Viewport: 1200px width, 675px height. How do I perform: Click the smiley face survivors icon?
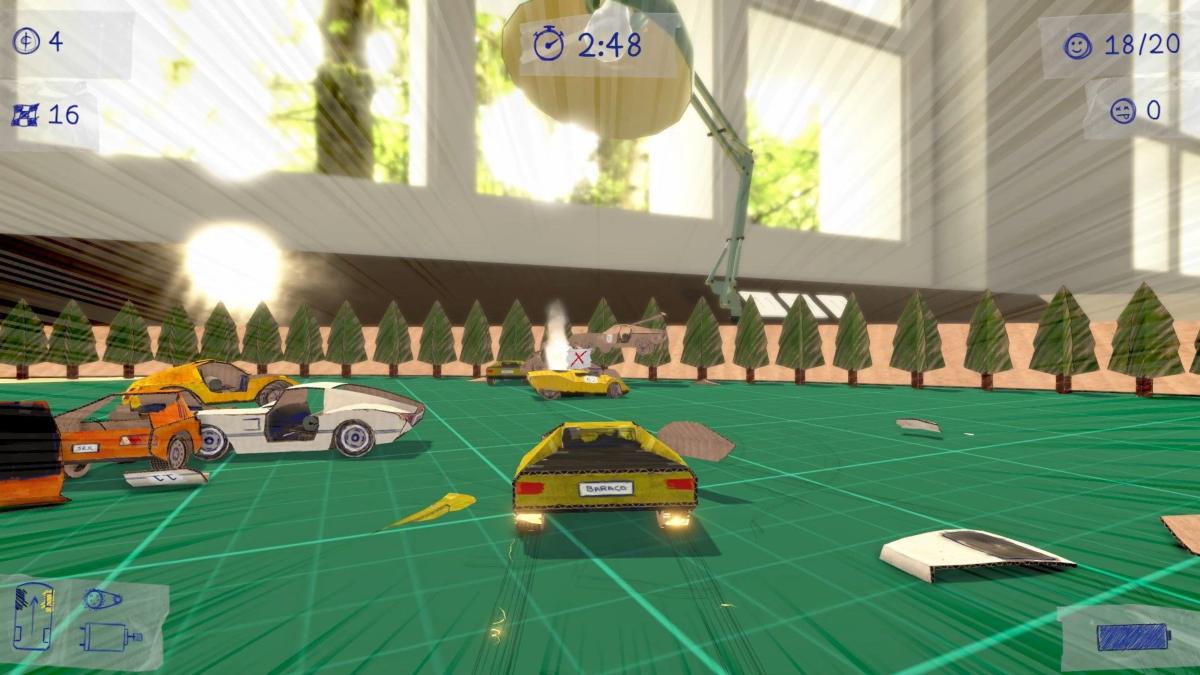point(1077,46)
